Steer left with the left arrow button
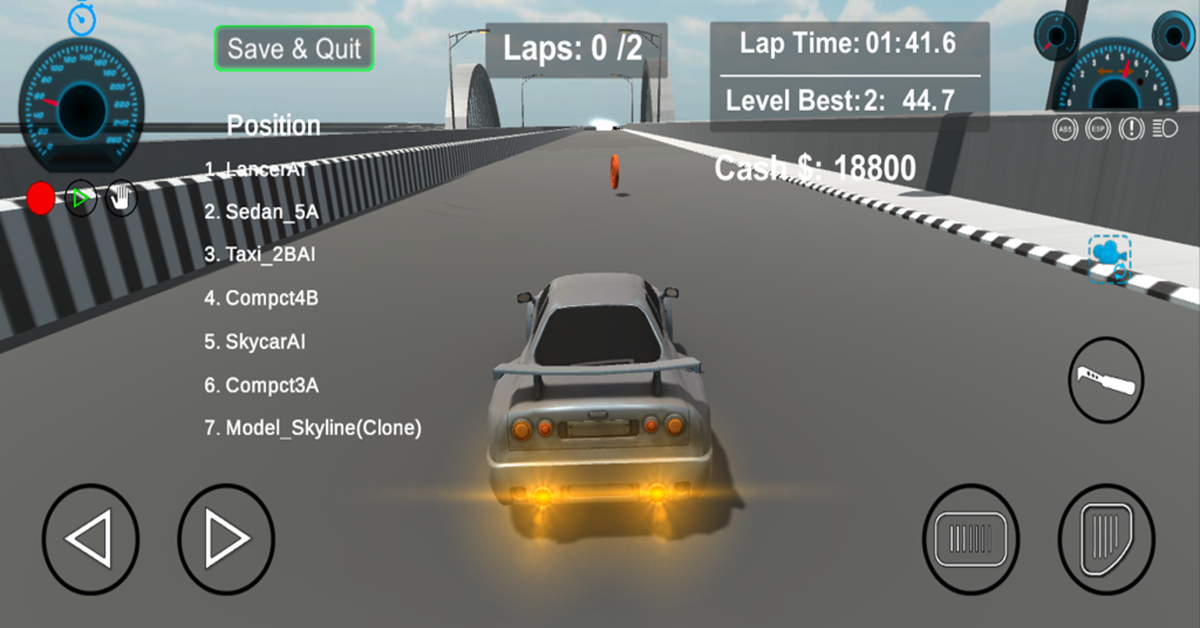 [x=90, y=540]
